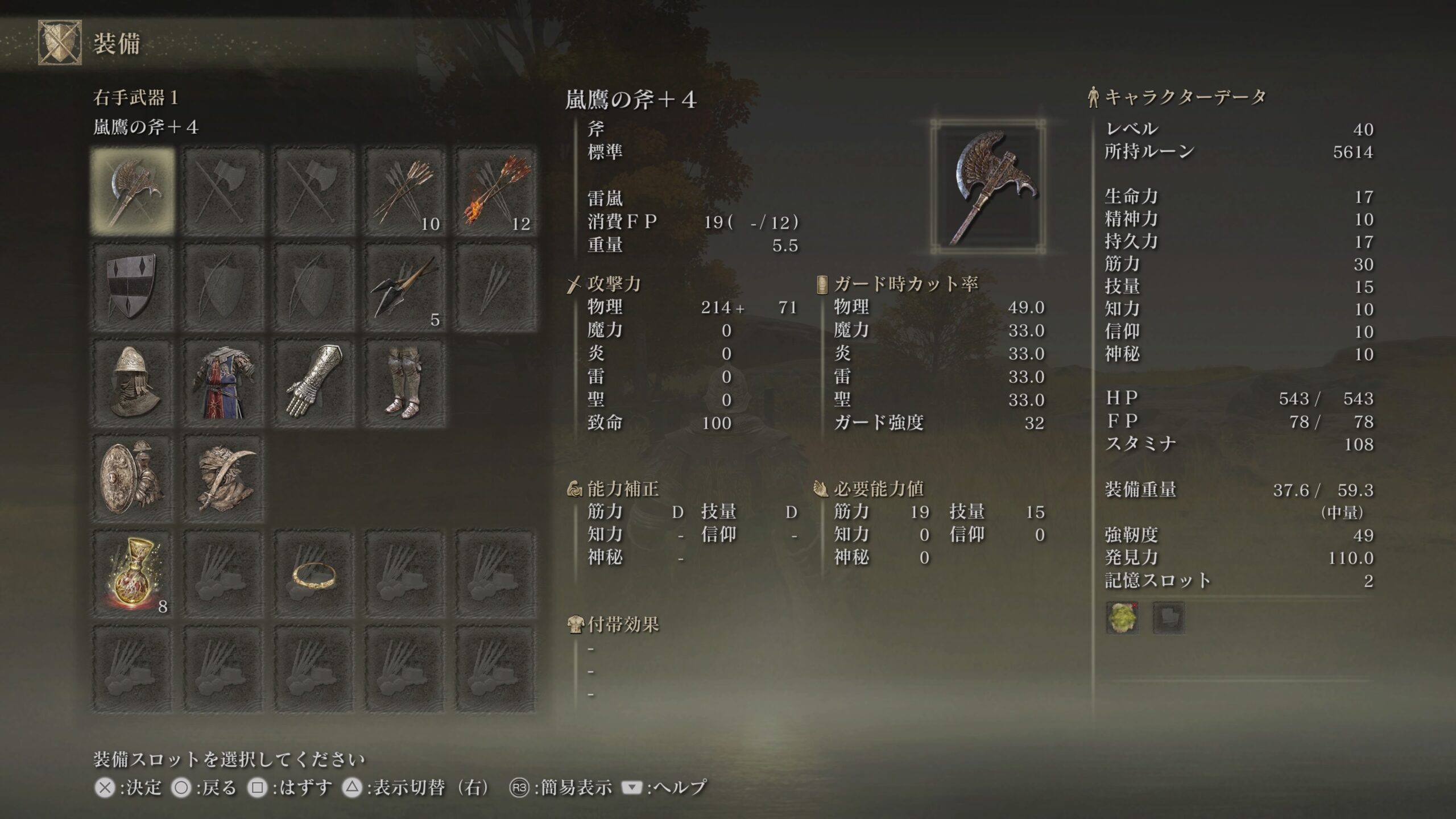Open the round shield talisman slot
Screen dimensions: 1456x819
[x=133, y=478]
